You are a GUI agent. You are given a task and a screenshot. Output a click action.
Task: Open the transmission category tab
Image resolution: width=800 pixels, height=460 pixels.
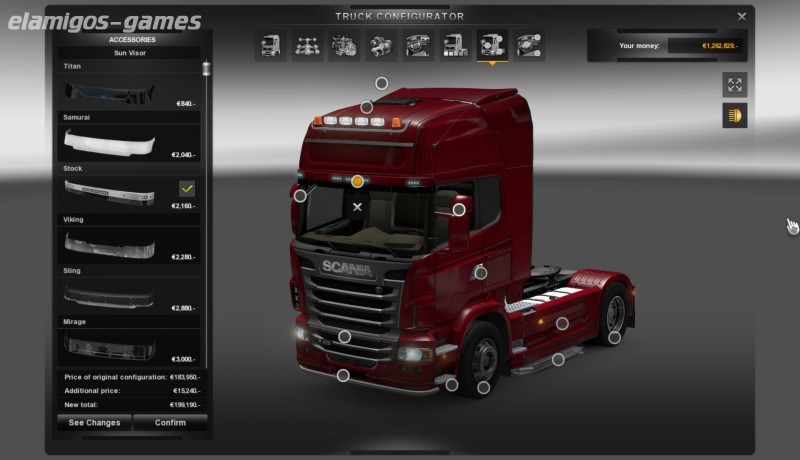pos(380,45)
